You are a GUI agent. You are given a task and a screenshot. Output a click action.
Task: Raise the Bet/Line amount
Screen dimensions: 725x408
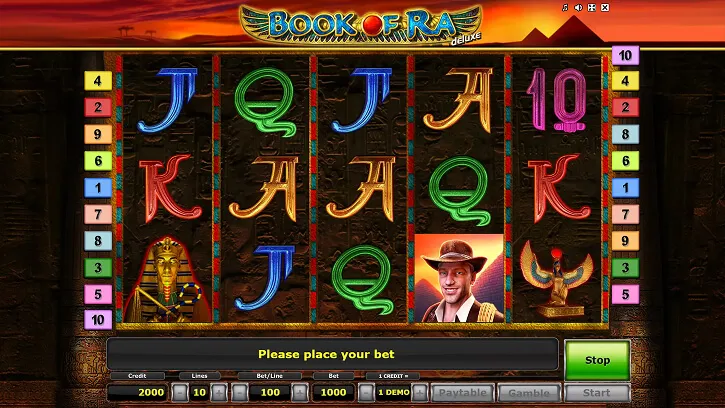point(302,393)
